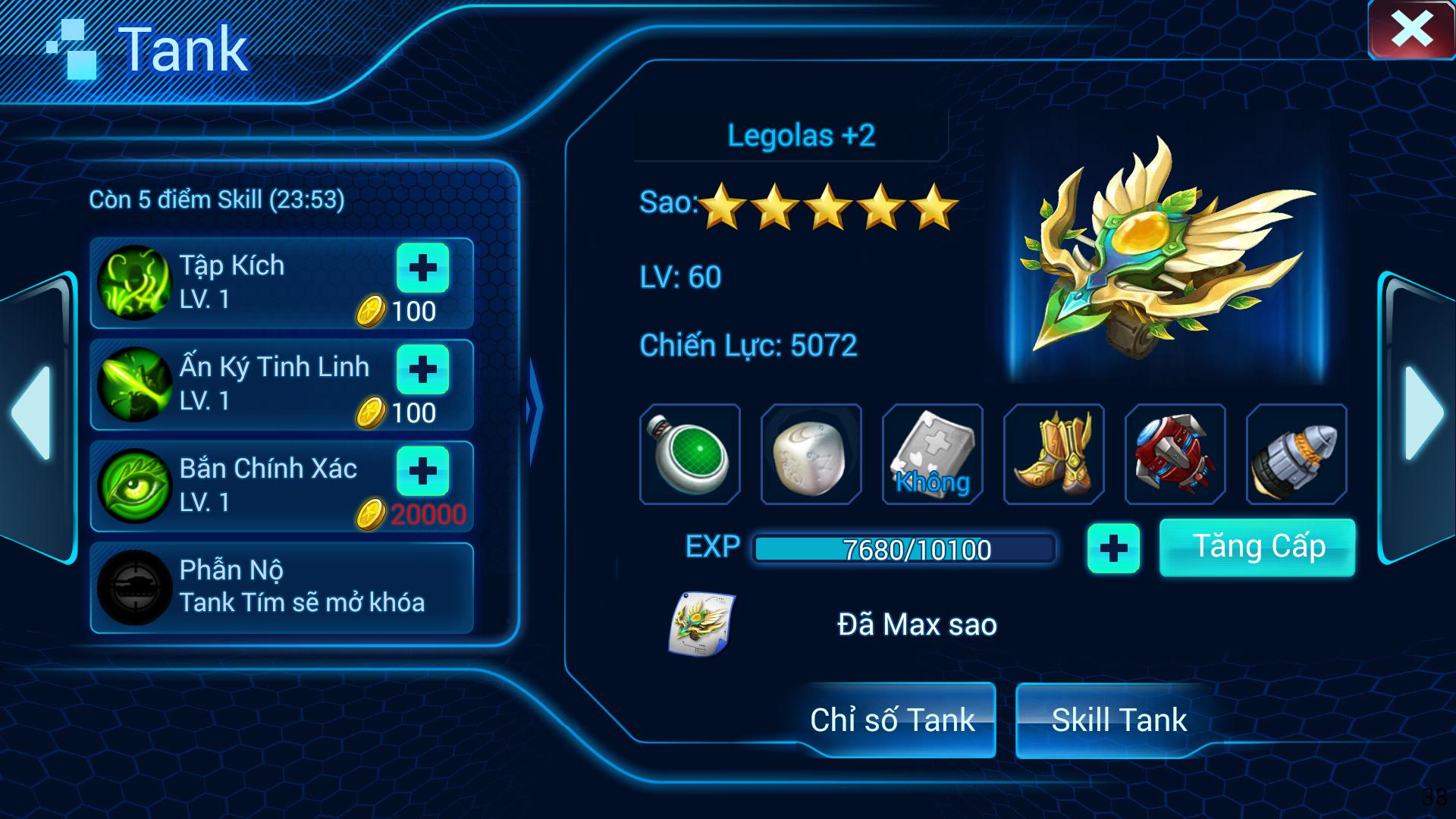Image resolution: width=1456 pixels, height=819 pixels.
Task: Click the Tăng Cấp upgrade button
Action: pos(1257,548)
